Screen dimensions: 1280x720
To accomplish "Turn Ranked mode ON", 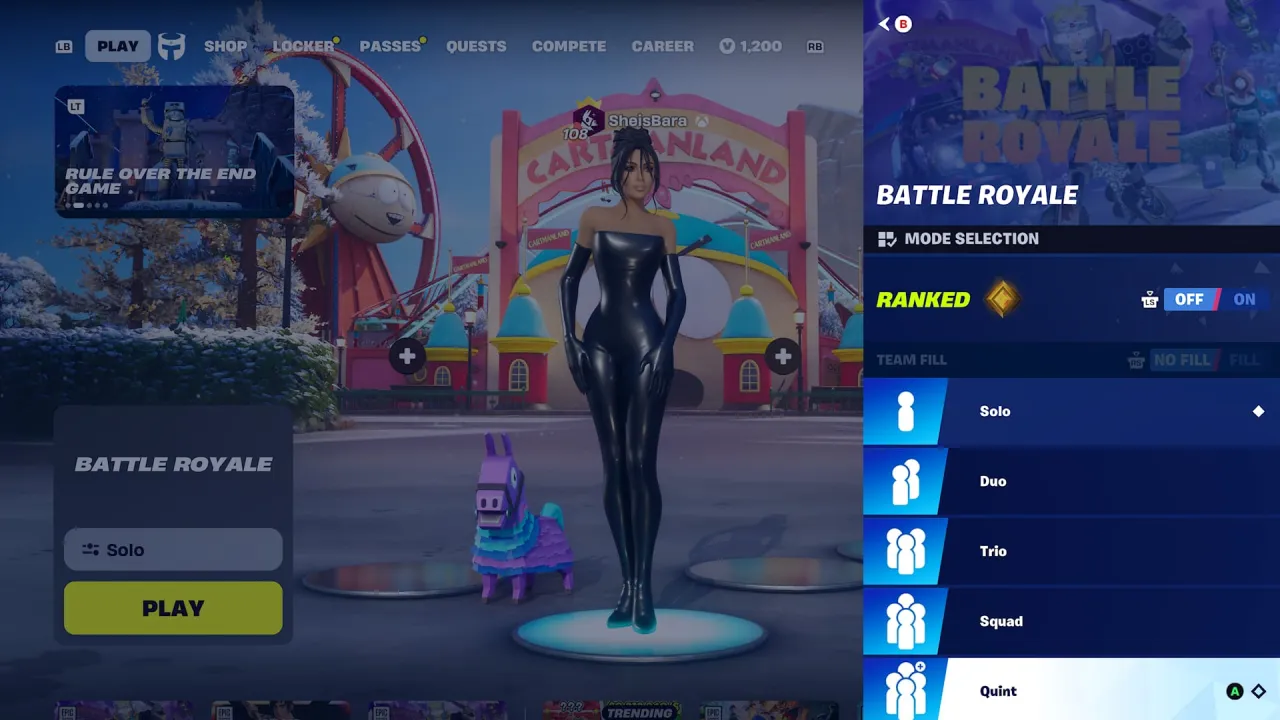I will (x=1244, y=299).
